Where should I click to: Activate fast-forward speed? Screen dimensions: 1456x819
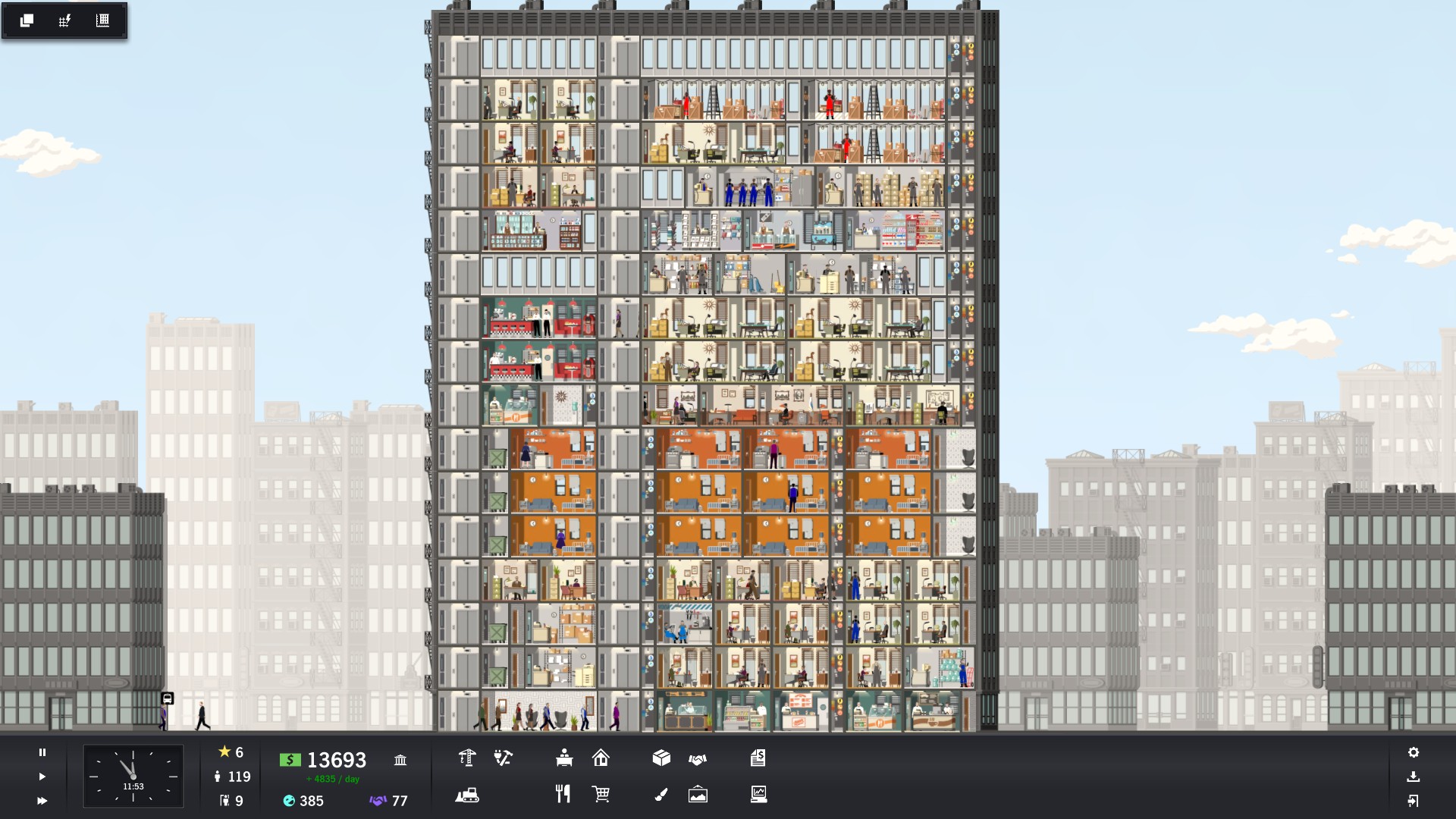[x=42, y=801]
